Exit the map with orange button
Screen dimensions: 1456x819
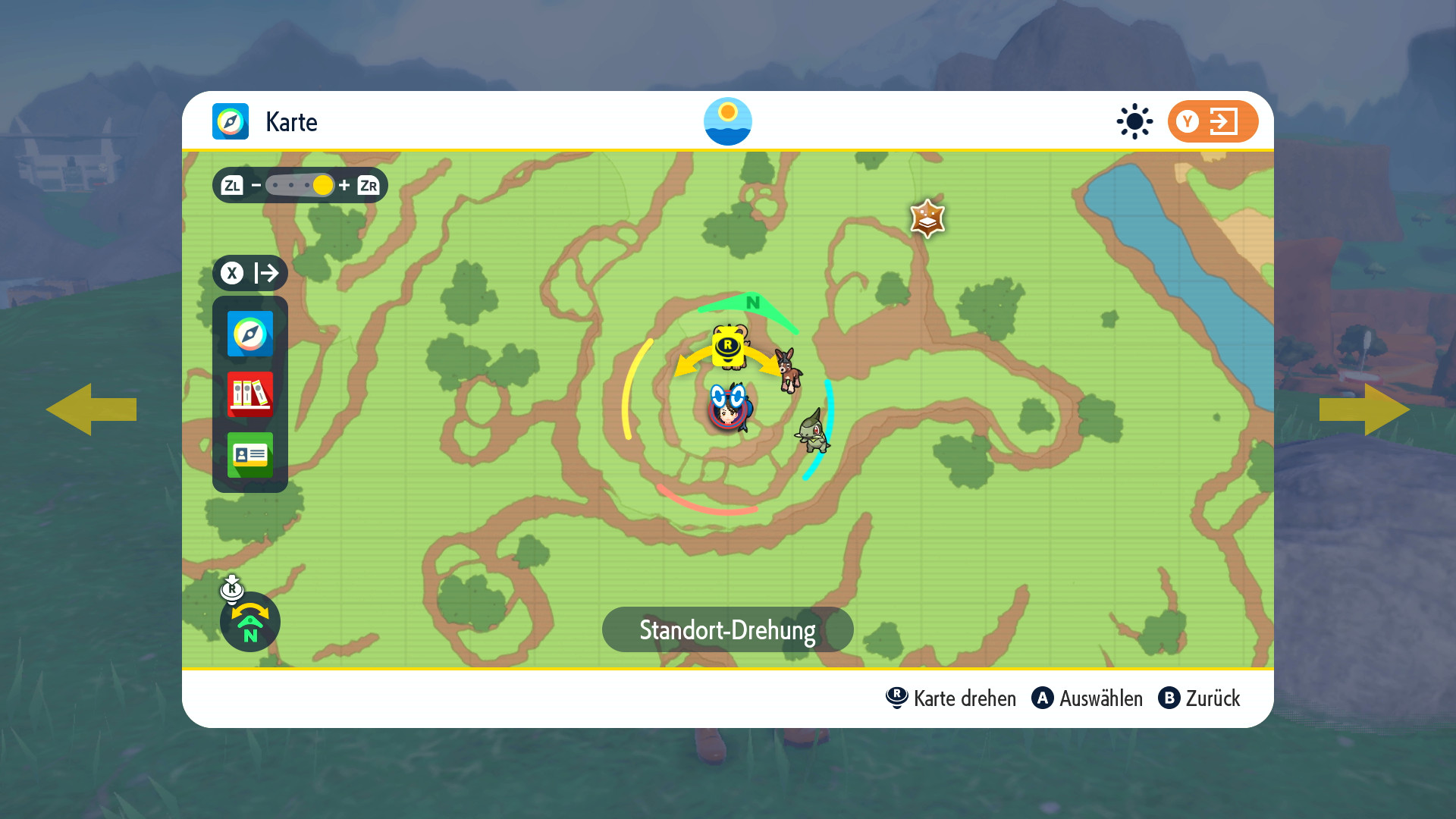click(1212, 121)
